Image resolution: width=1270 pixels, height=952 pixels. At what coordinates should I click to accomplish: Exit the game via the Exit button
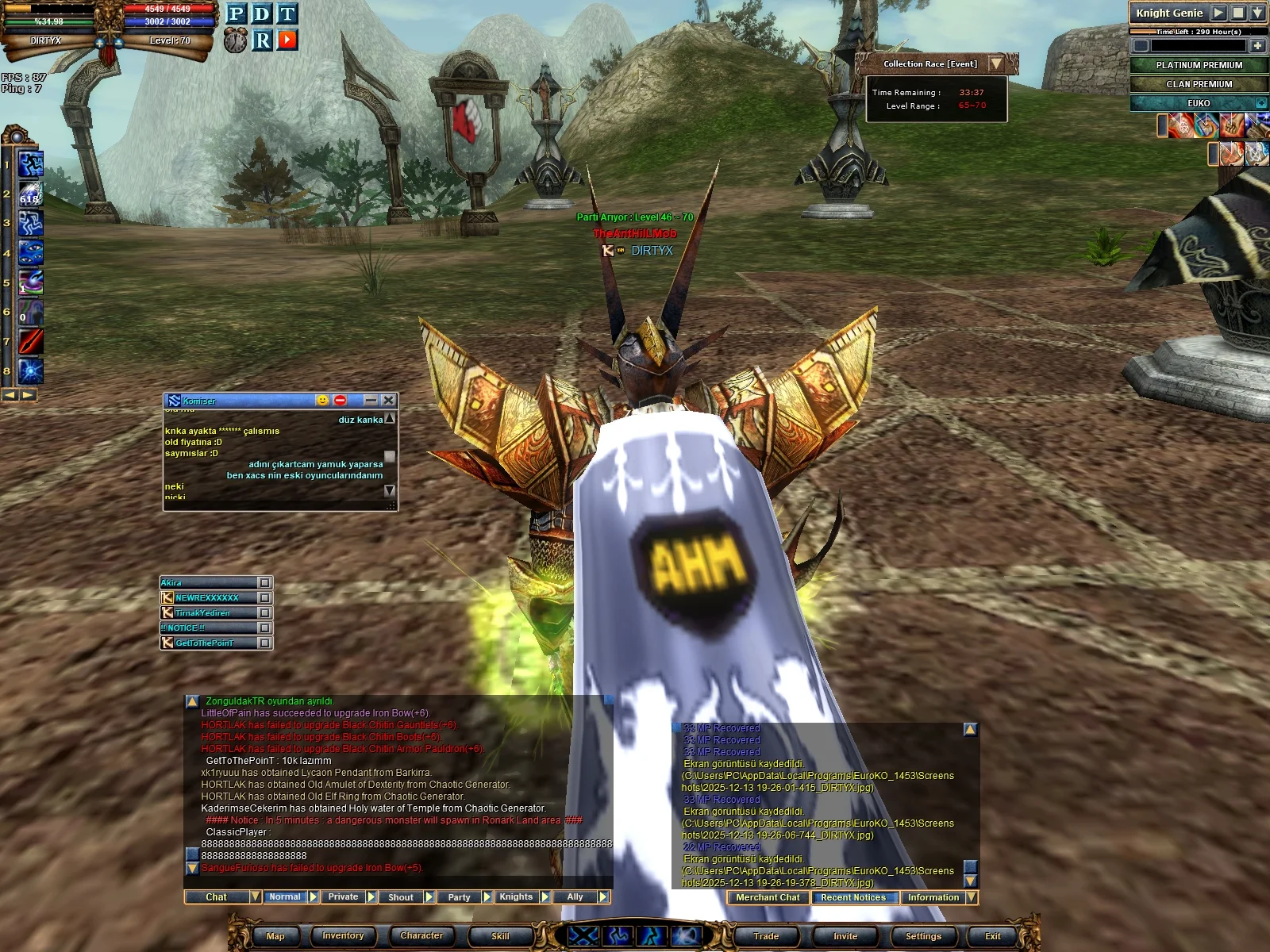click(x=993, y=936)
